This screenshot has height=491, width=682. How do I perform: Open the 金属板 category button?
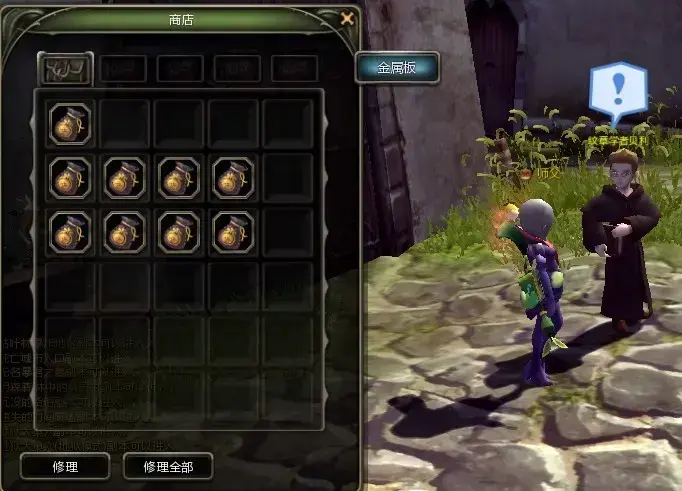click(x=396, y=68)
